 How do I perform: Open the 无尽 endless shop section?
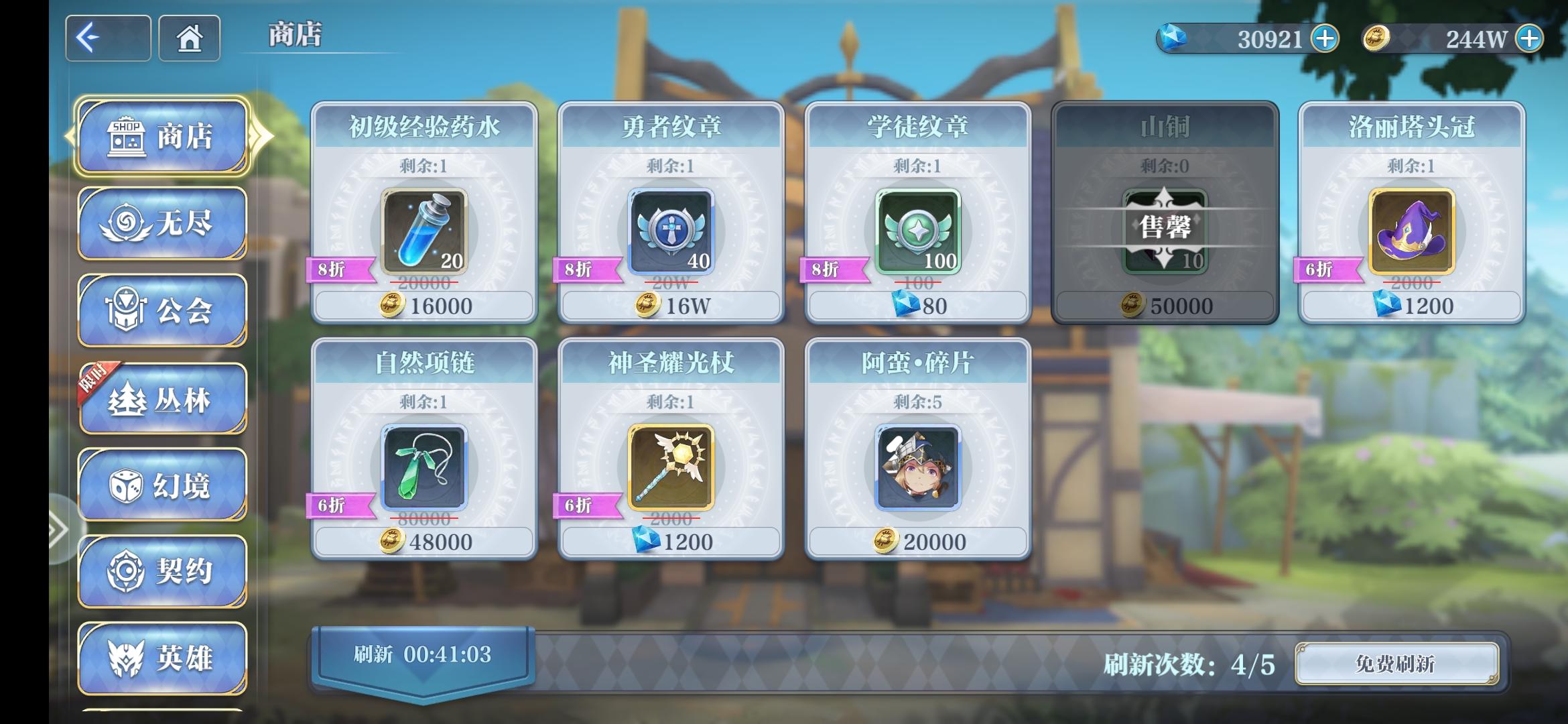pyautogui.click(x=161, y=223)
